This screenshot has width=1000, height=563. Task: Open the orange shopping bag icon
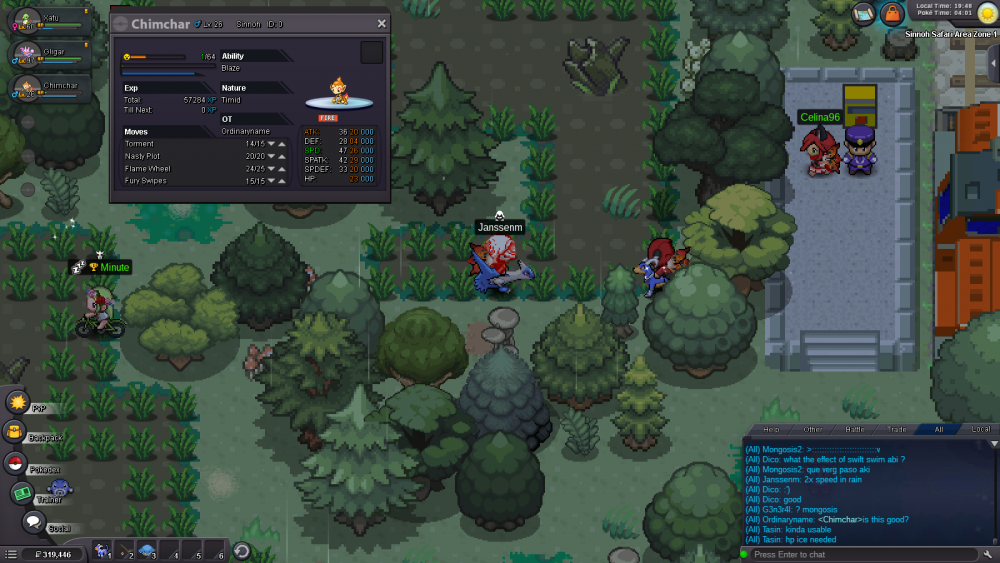coord(891,14)
